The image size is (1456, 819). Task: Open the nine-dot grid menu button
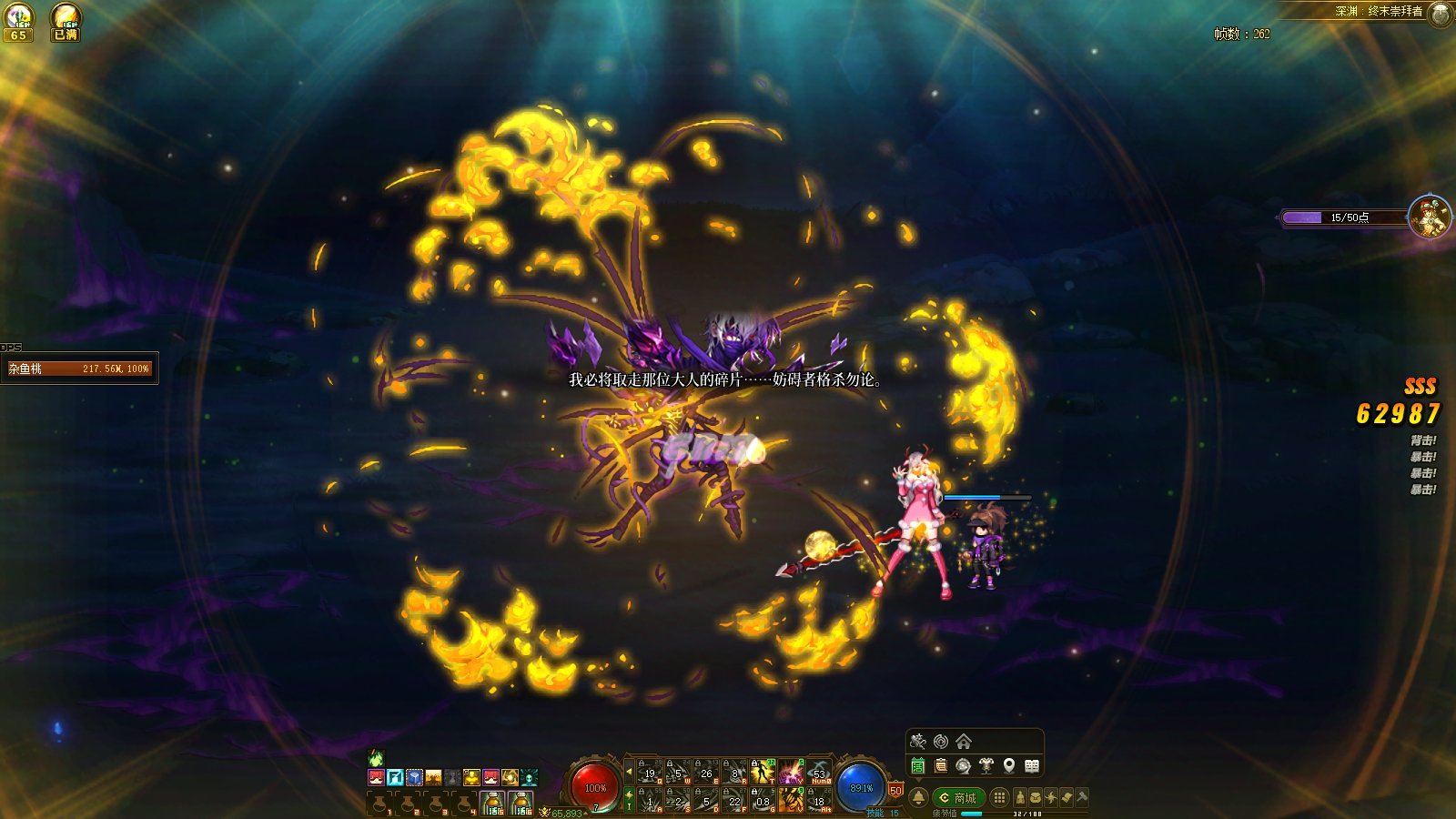click(999, 798)
